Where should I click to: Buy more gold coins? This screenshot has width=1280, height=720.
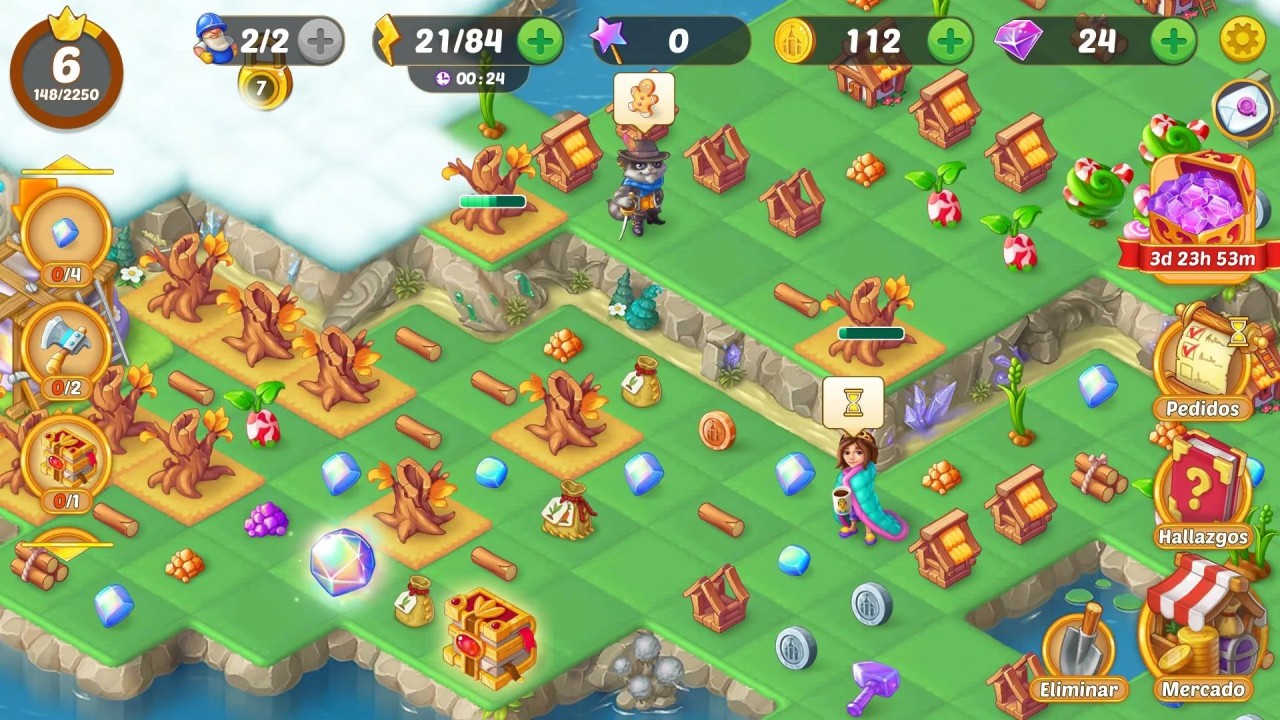(949, 41)
